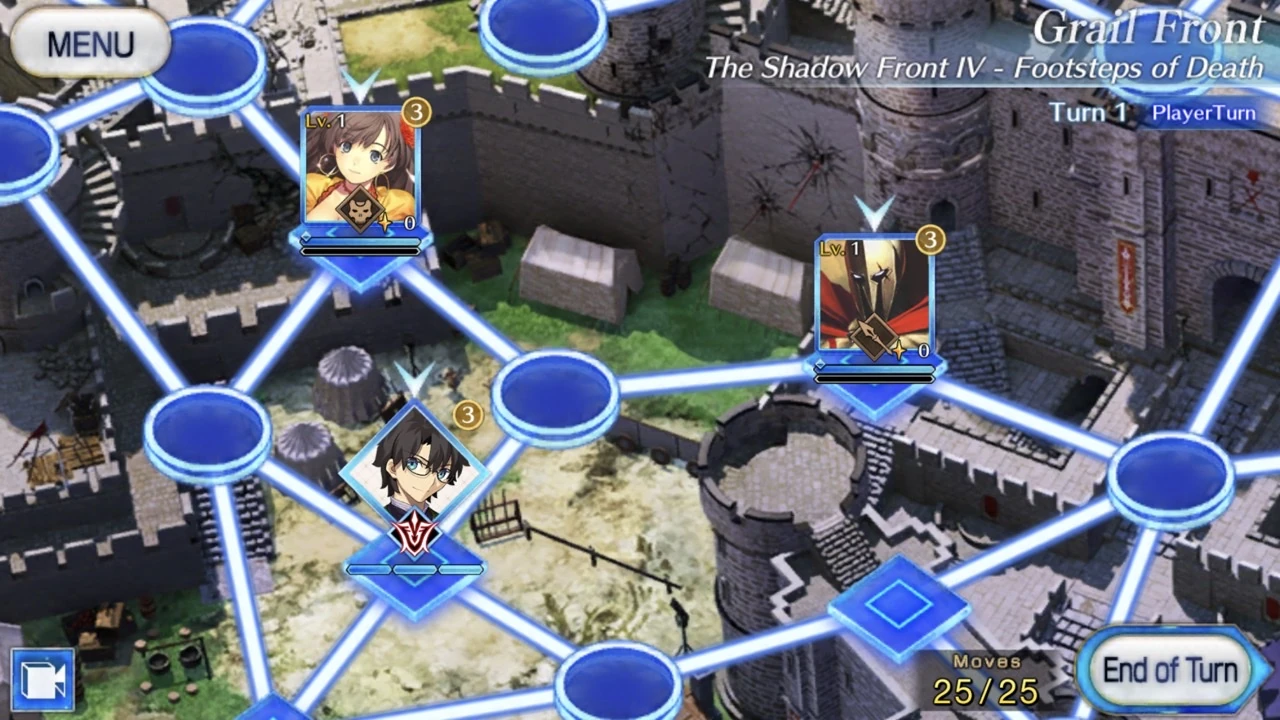Tap the HP bar under the red Servant
This screenshot has width=1280, height=720.
875,370
